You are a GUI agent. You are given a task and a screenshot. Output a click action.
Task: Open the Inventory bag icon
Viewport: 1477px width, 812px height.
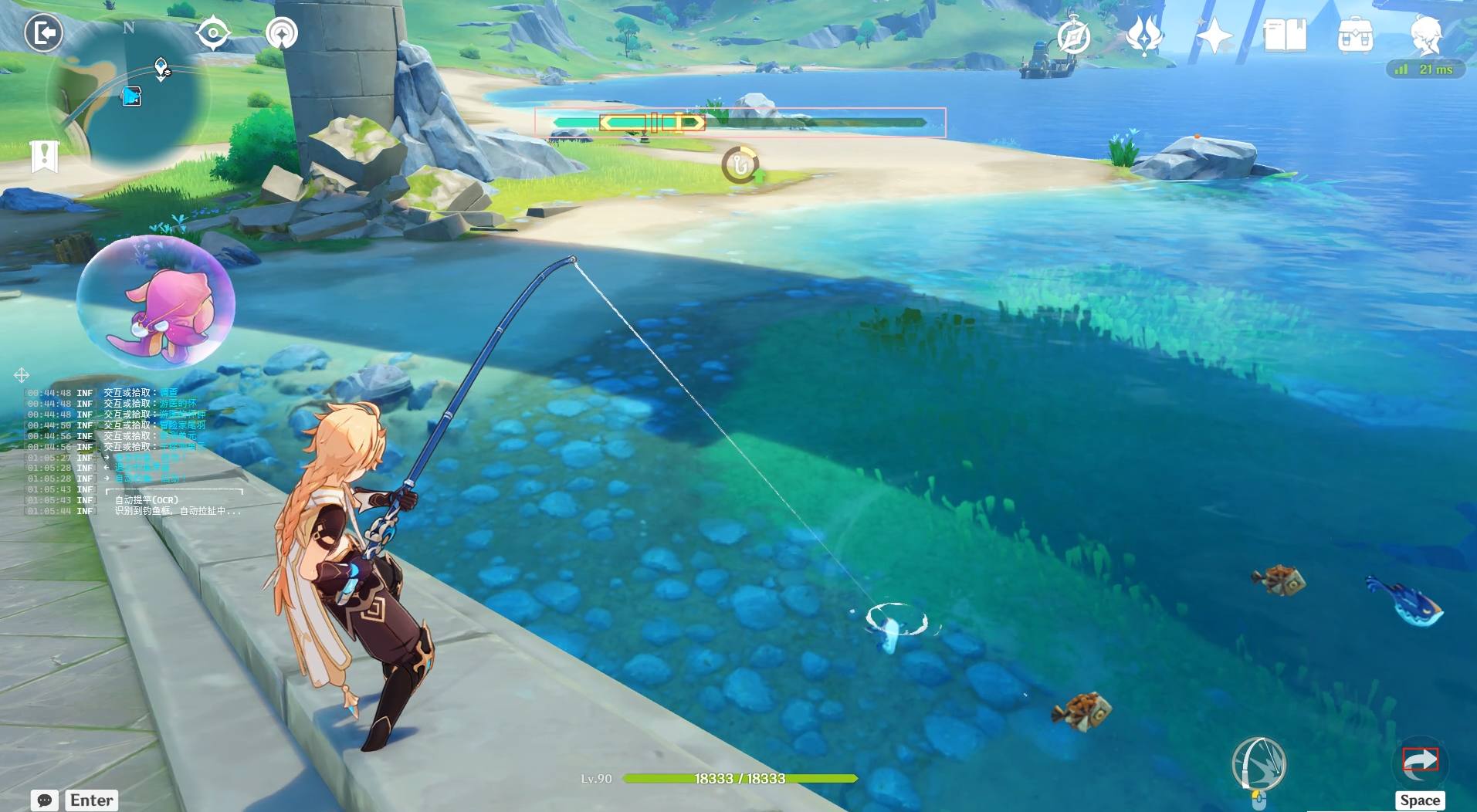click(1355, 33)
